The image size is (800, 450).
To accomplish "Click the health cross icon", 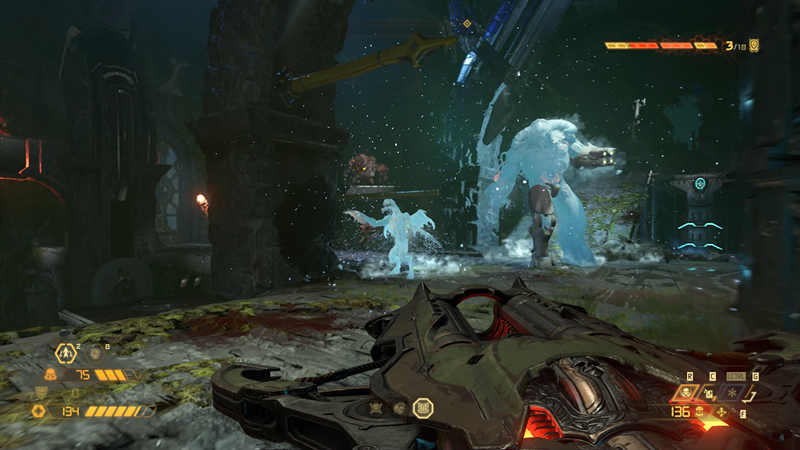I will coord(39,410).
